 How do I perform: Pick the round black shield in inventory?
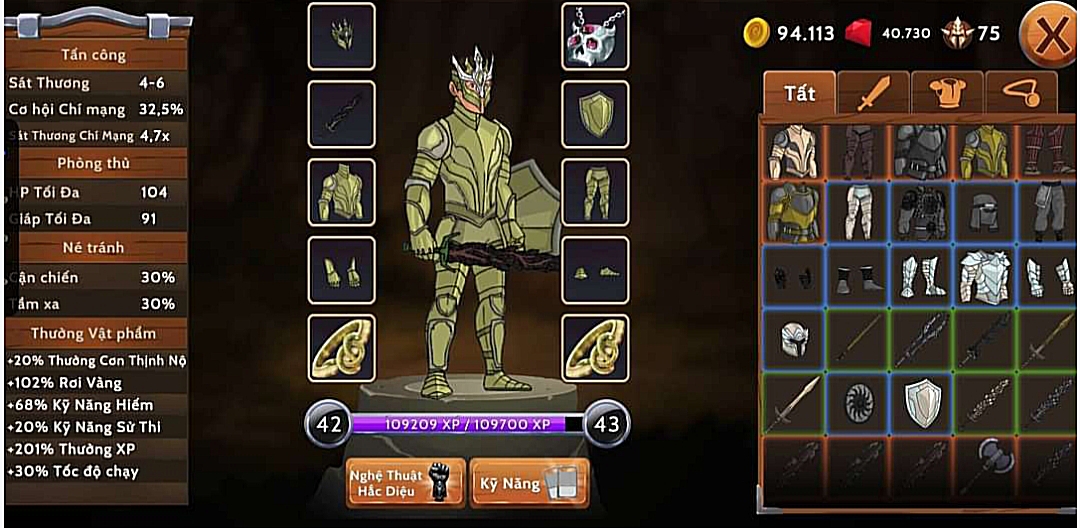click(x=858, y=403)
